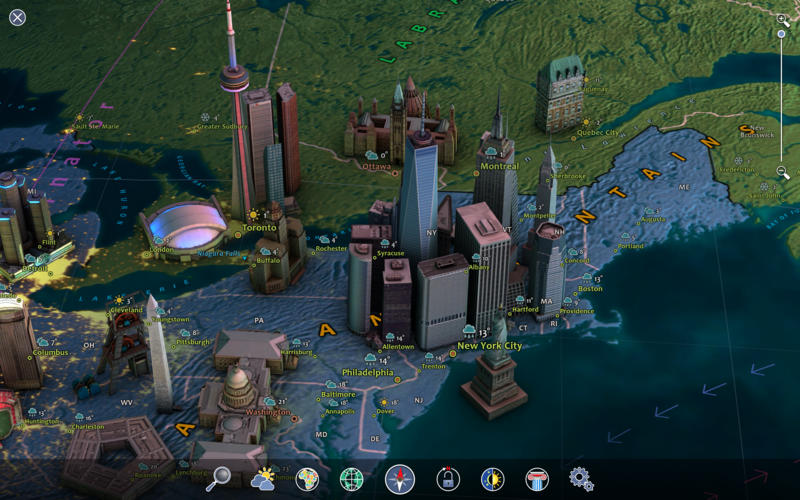Image resolution: width=800 pixels, height=500 pixels.
Task: Open the colored political map mode
Action: click(307, 479)
